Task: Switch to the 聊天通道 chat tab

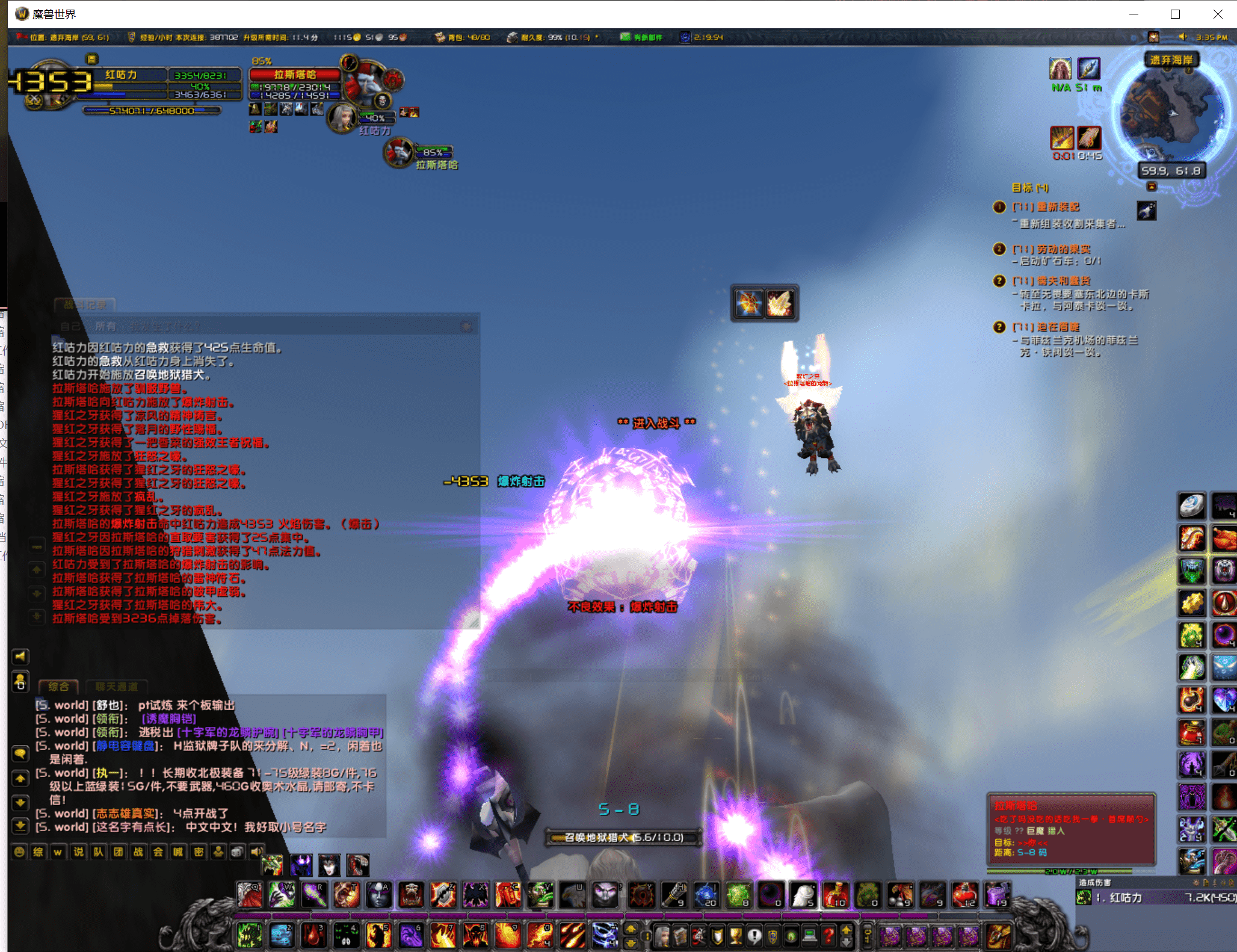Action: pos(118,687)
